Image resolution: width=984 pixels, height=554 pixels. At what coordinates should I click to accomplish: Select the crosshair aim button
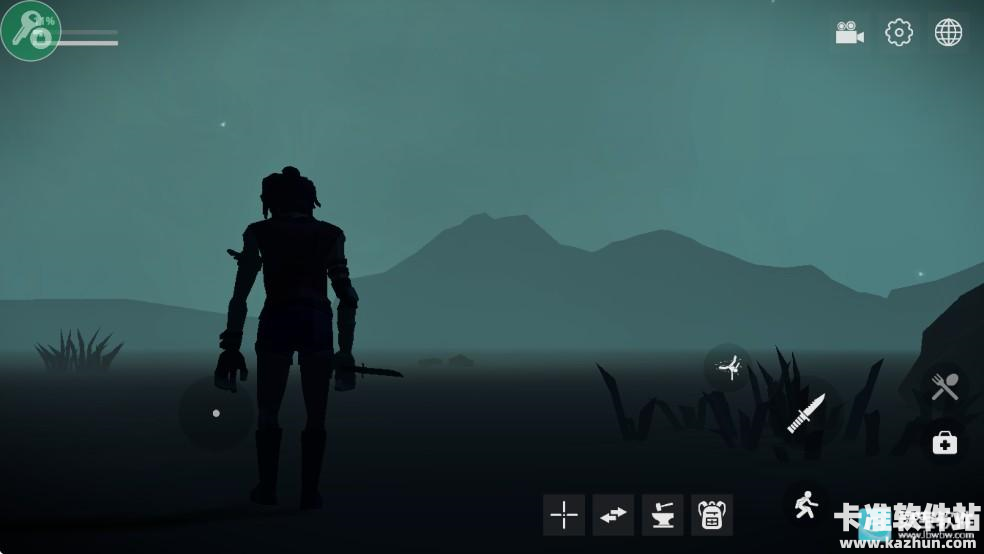[x=564, y=515]
